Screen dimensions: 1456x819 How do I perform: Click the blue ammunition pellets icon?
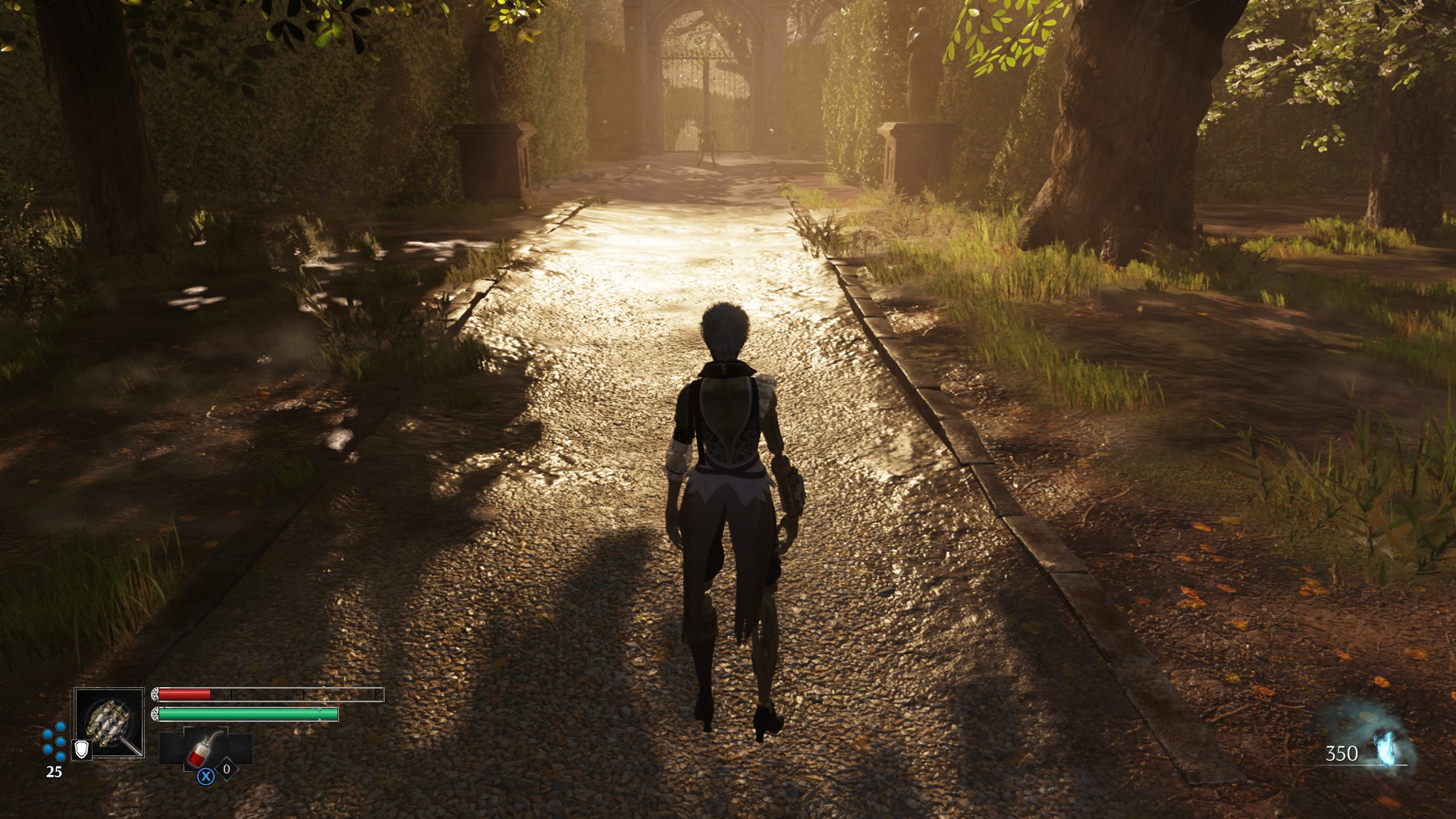54,740
